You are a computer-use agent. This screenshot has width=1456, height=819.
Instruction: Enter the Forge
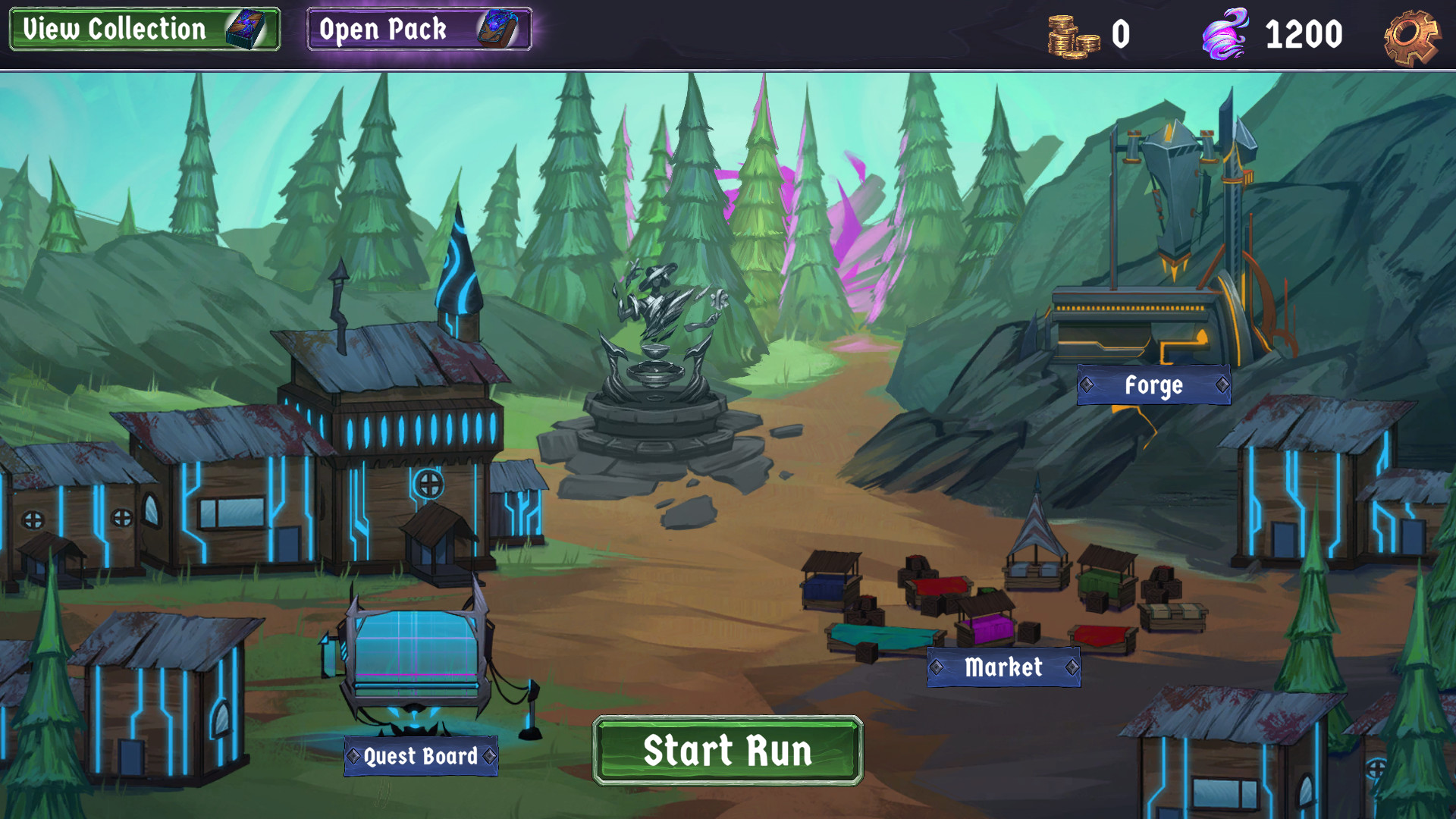1153,385
